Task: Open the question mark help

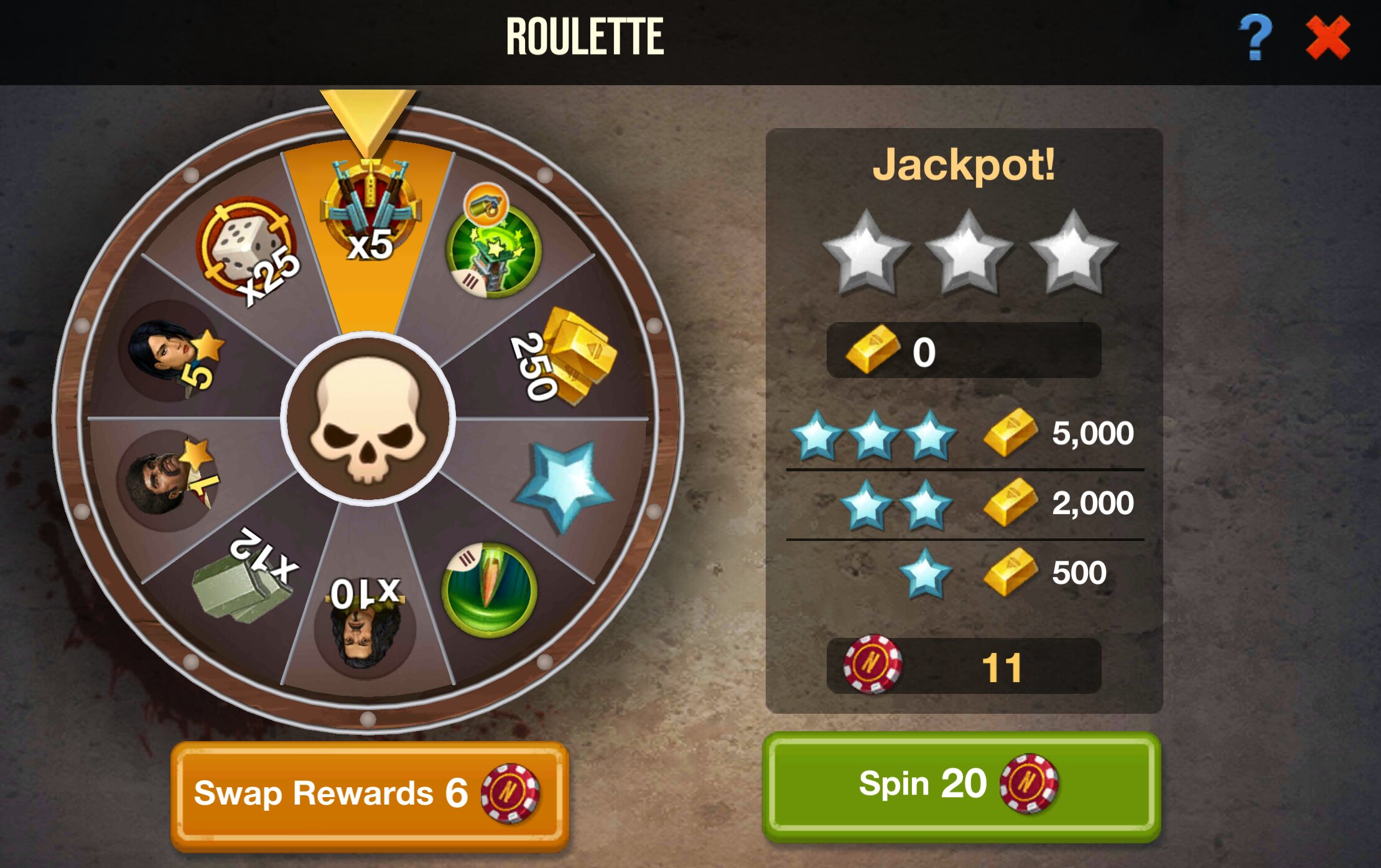Action: coord(1255,39)
